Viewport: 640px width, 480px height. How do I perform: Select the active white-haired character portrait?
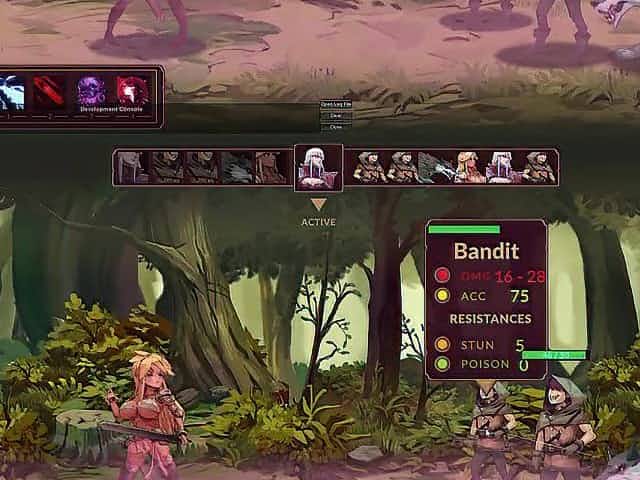click(x=318, y=167)
